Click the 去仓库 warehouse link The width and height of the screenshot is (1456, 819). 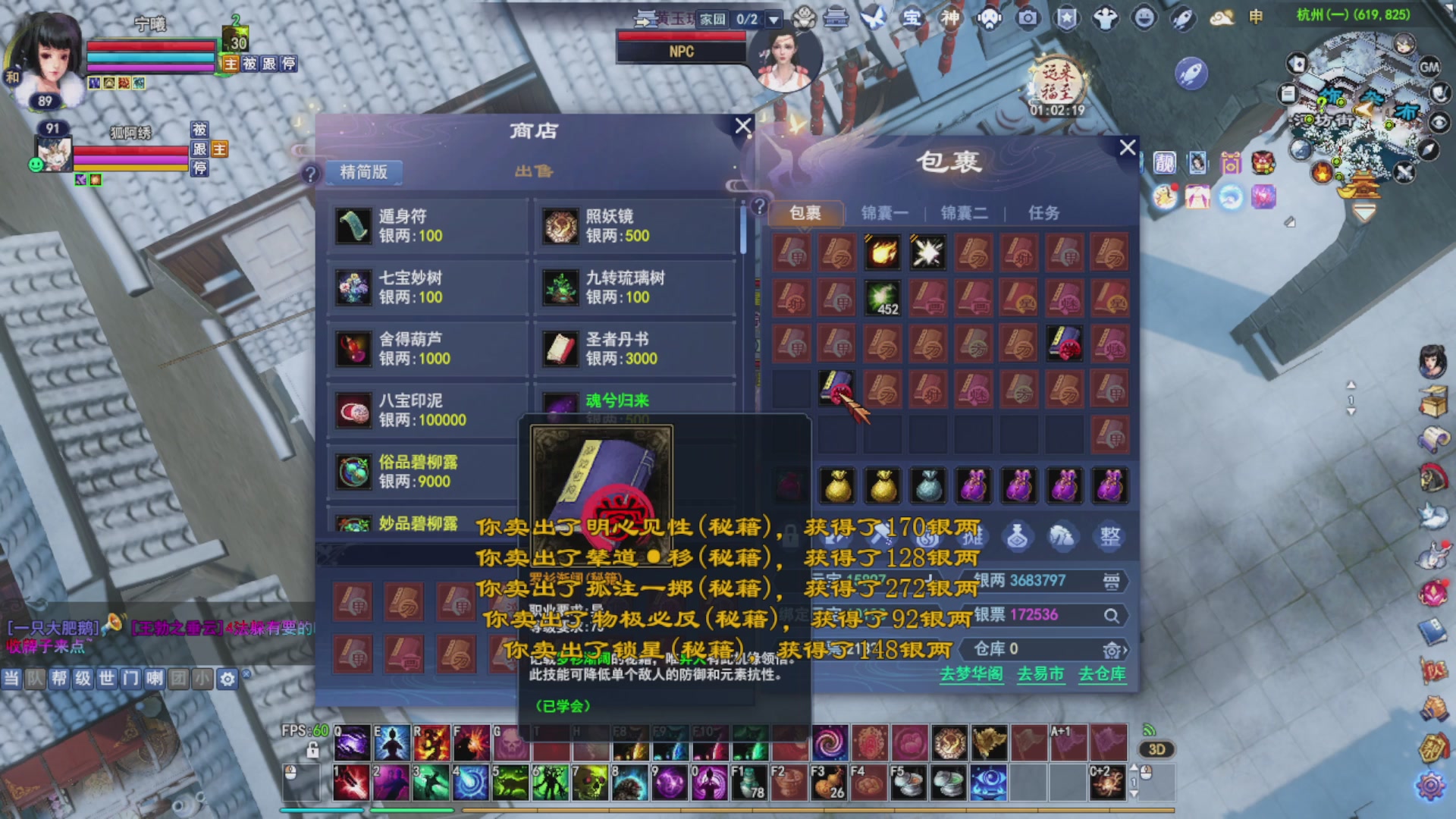(1105, 674)
